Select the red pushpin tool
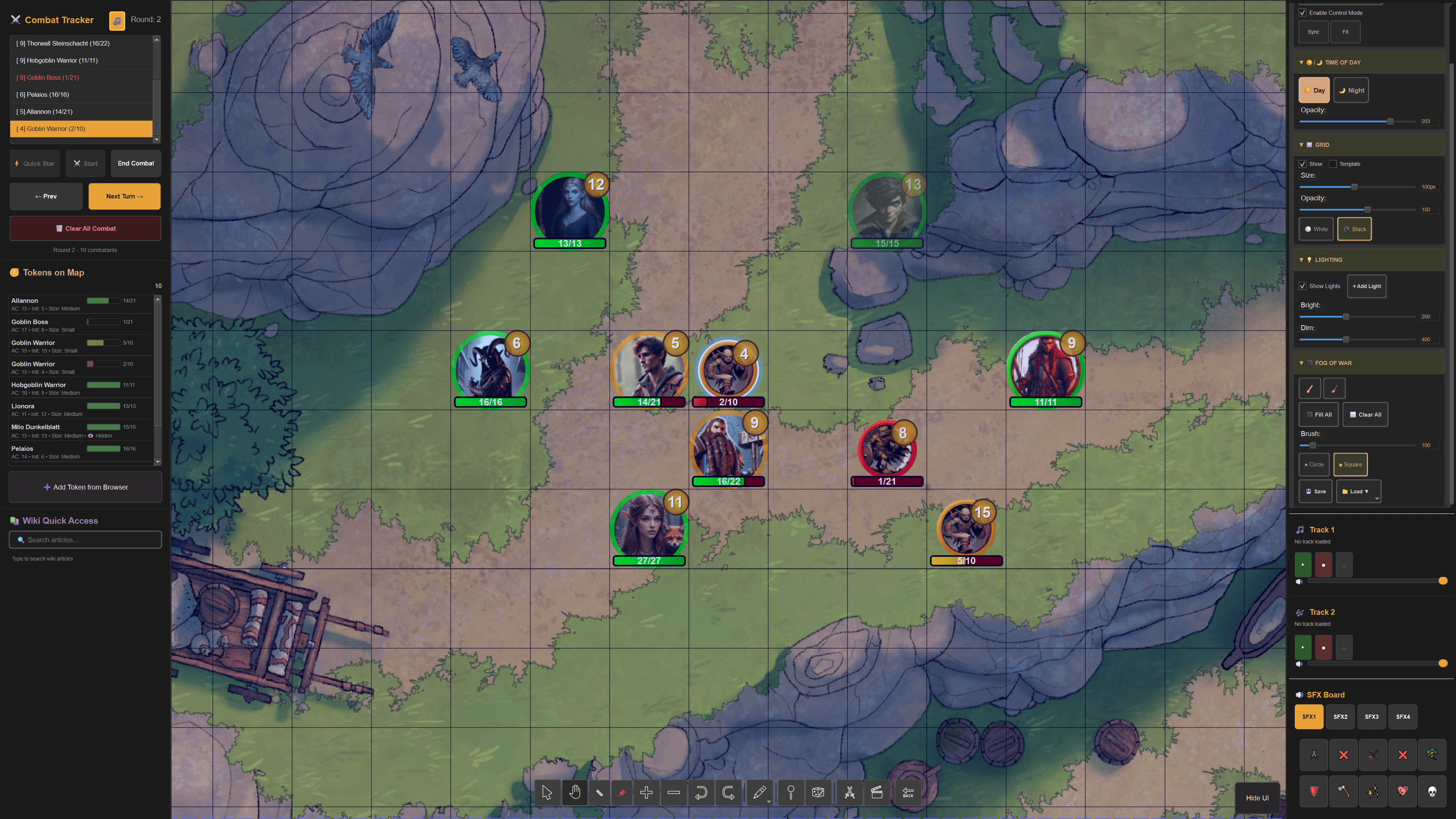1456x819 pixels. [622, 792]
